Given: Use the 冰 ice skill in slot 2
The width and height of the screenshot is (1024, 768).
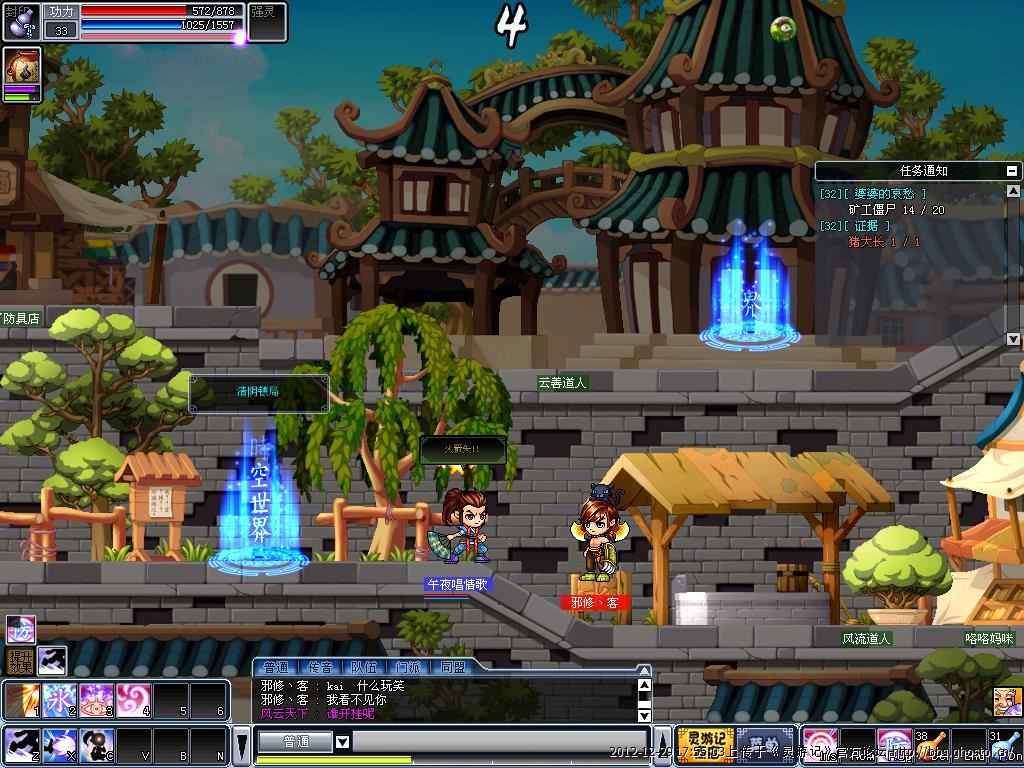Looking at the screenshot, I should pos(58,700).
